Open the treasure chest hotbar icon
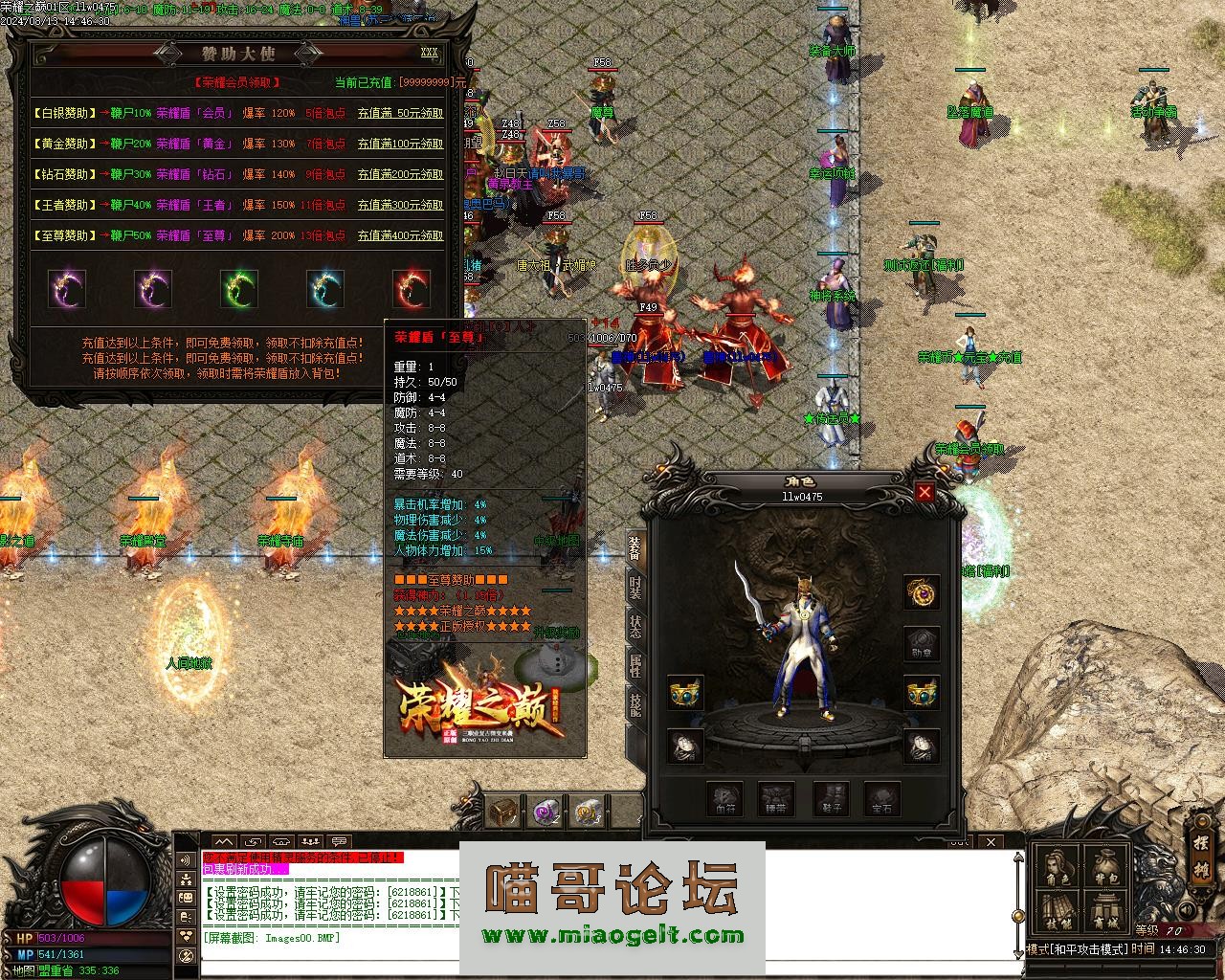The width and height of the screenshot is (1225, 980). click(503, 812)
